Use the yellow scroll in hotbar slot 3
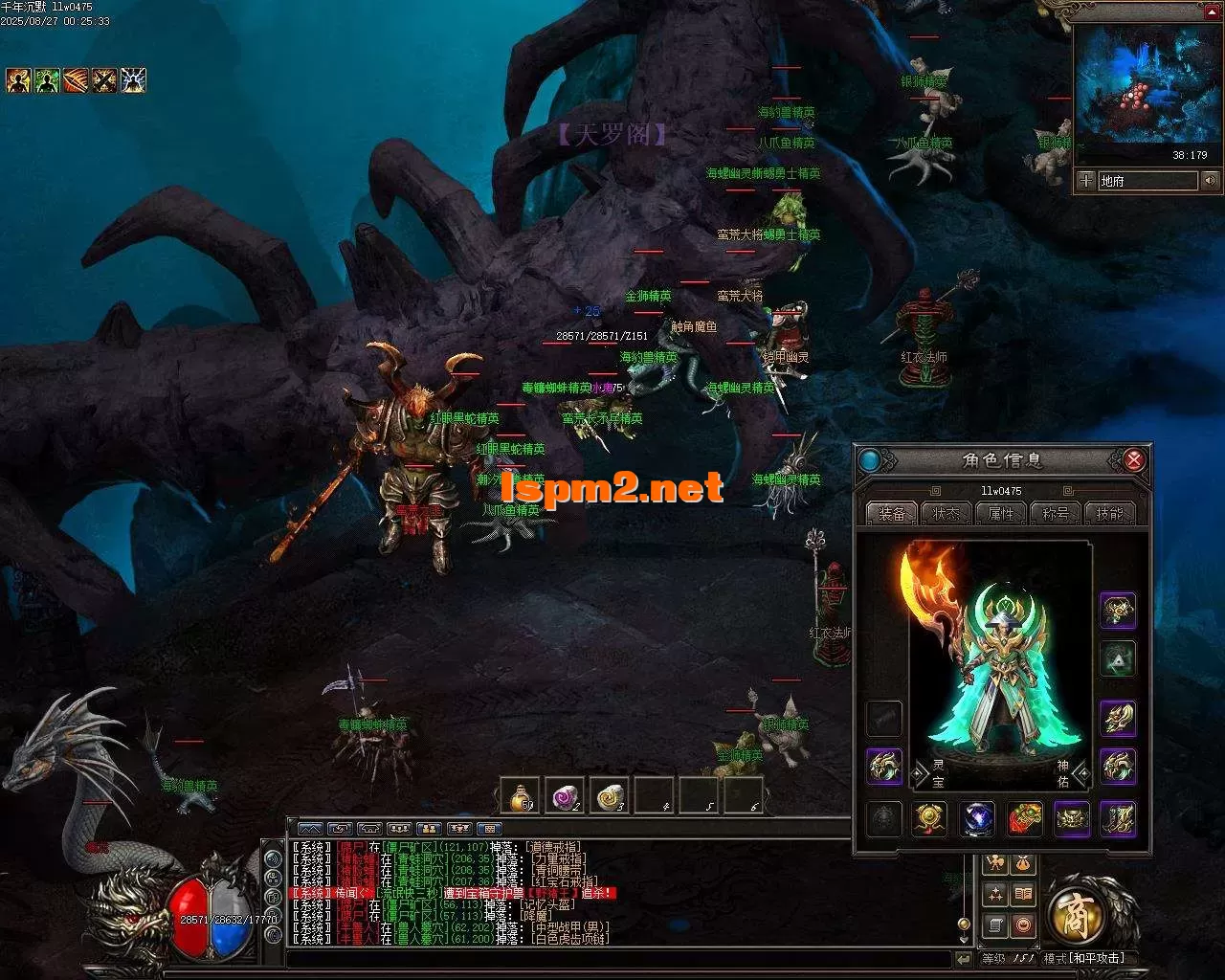This screenshot has width=1225, height=980. click(610, 796)
